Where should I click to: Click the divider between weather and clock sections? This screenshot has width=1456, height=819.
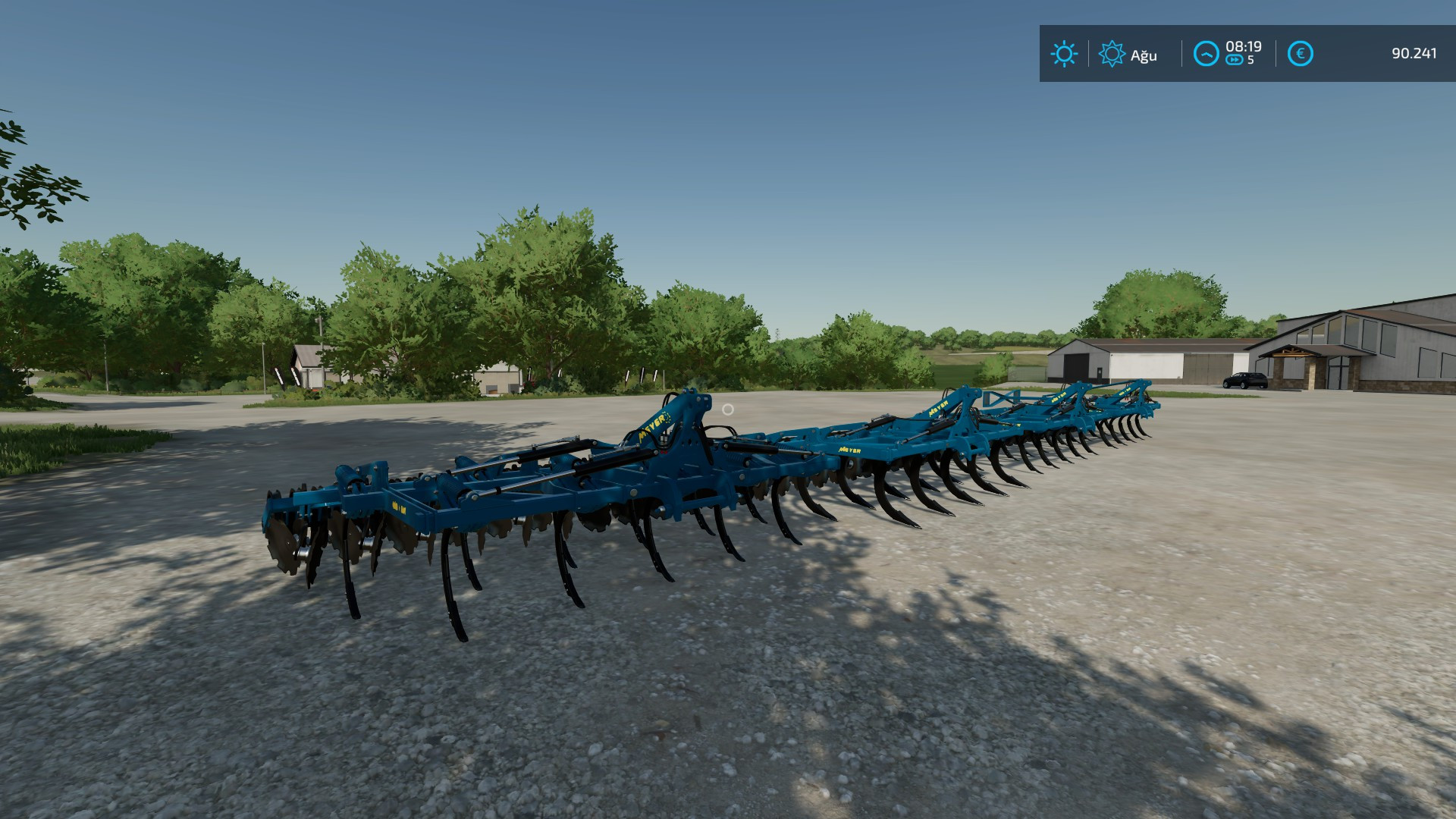point(1181,53)
